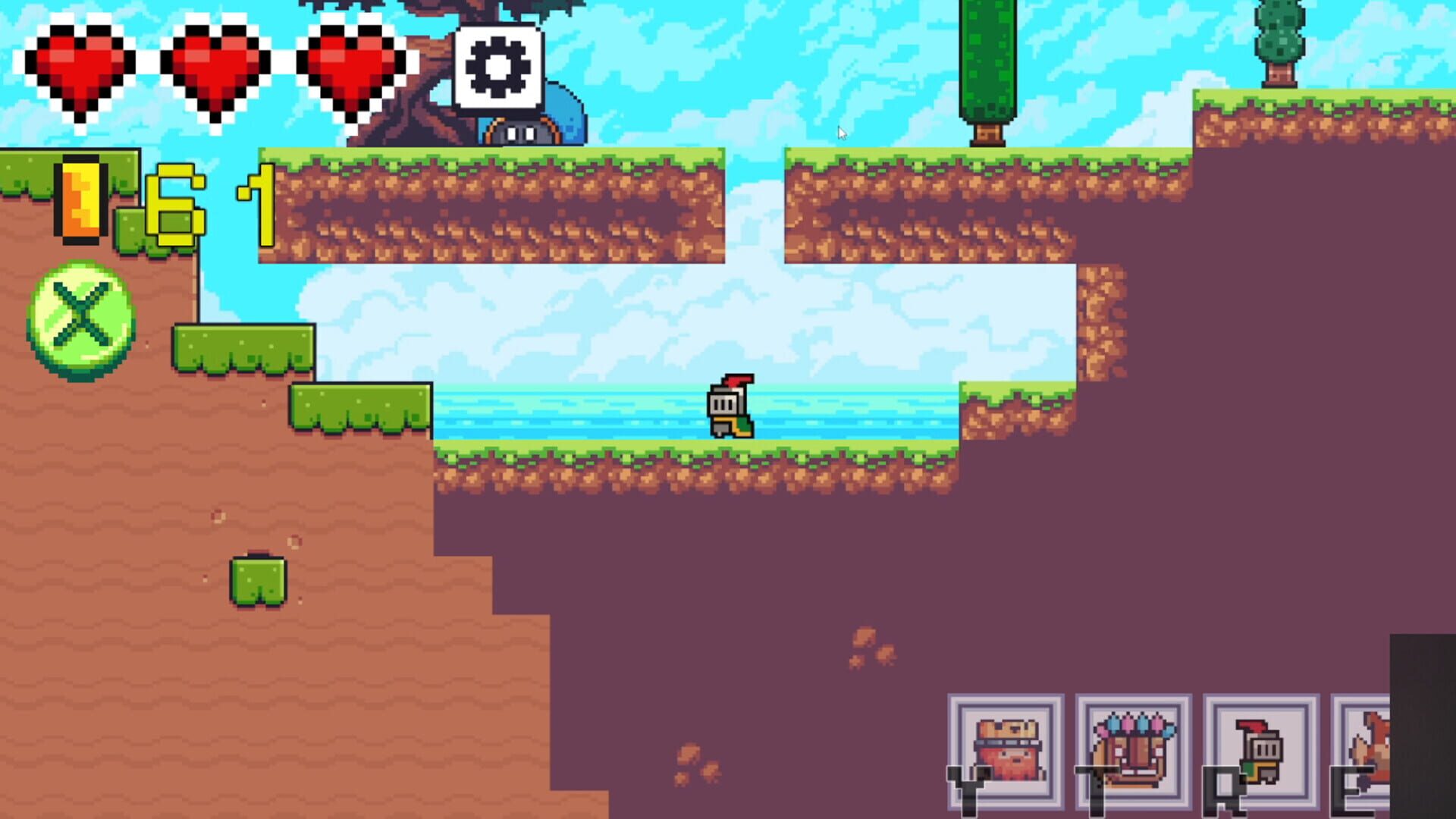Click the knight player standing by the water
Screen dimensions: 1456x819
coord(730,407)
